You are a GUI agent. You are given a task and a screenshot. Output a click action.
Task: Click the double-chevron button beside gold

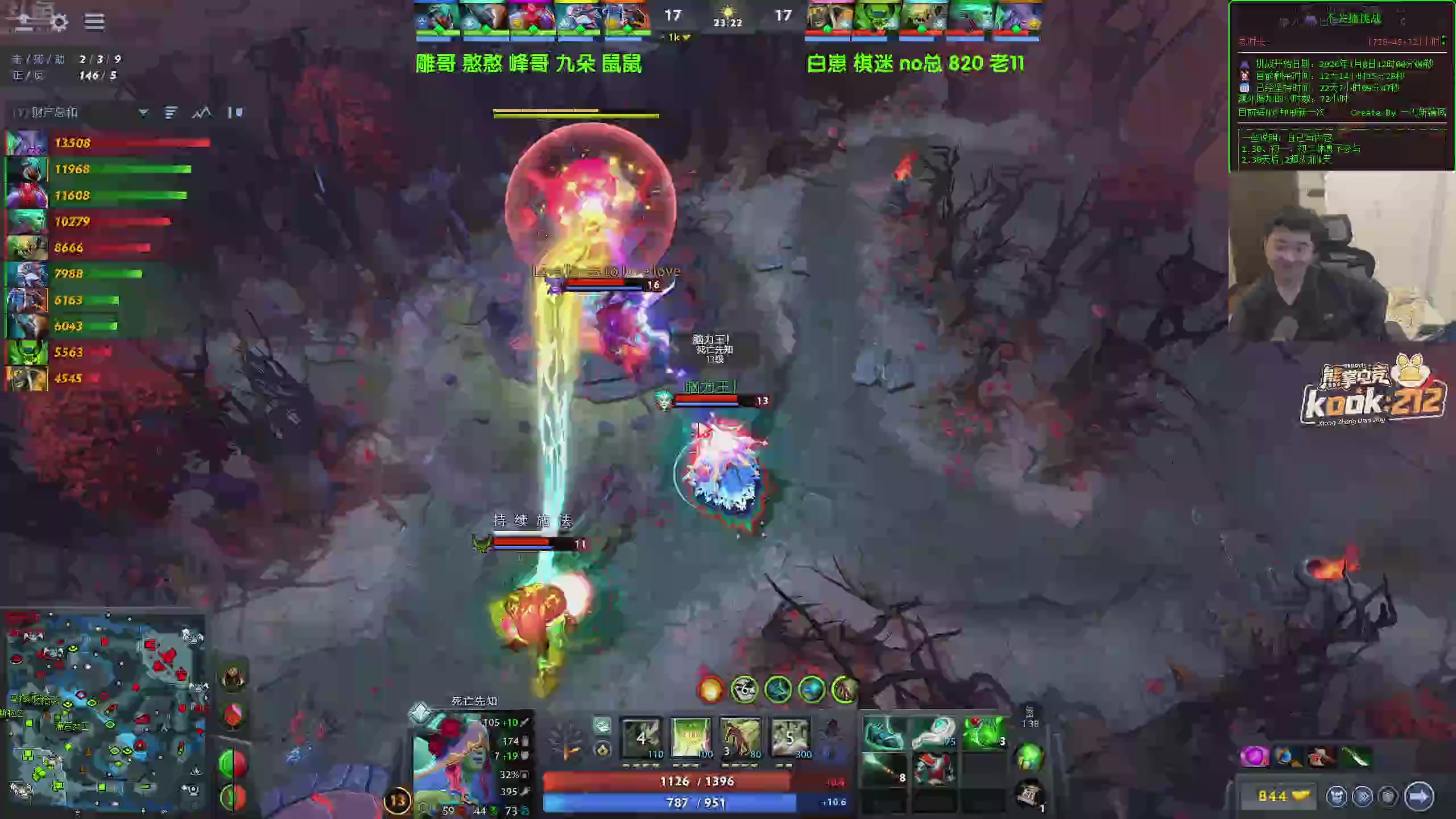coord(1363,796)
